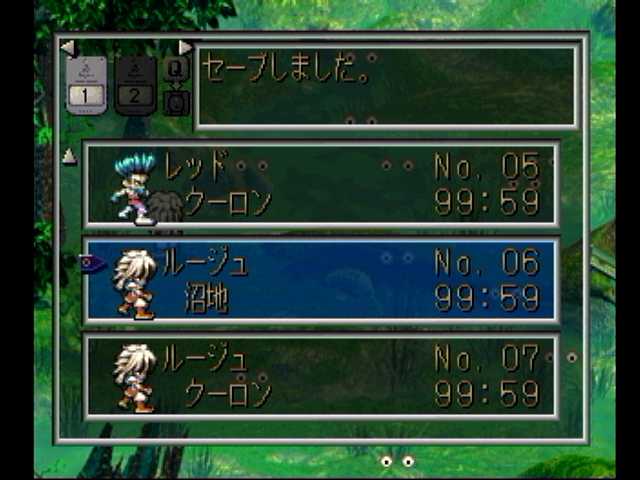The height and width of the screenshot is (480, 640).
Task: Click the right arrow above memory cards
Action: pyautogui.click(x=185, y=47)
